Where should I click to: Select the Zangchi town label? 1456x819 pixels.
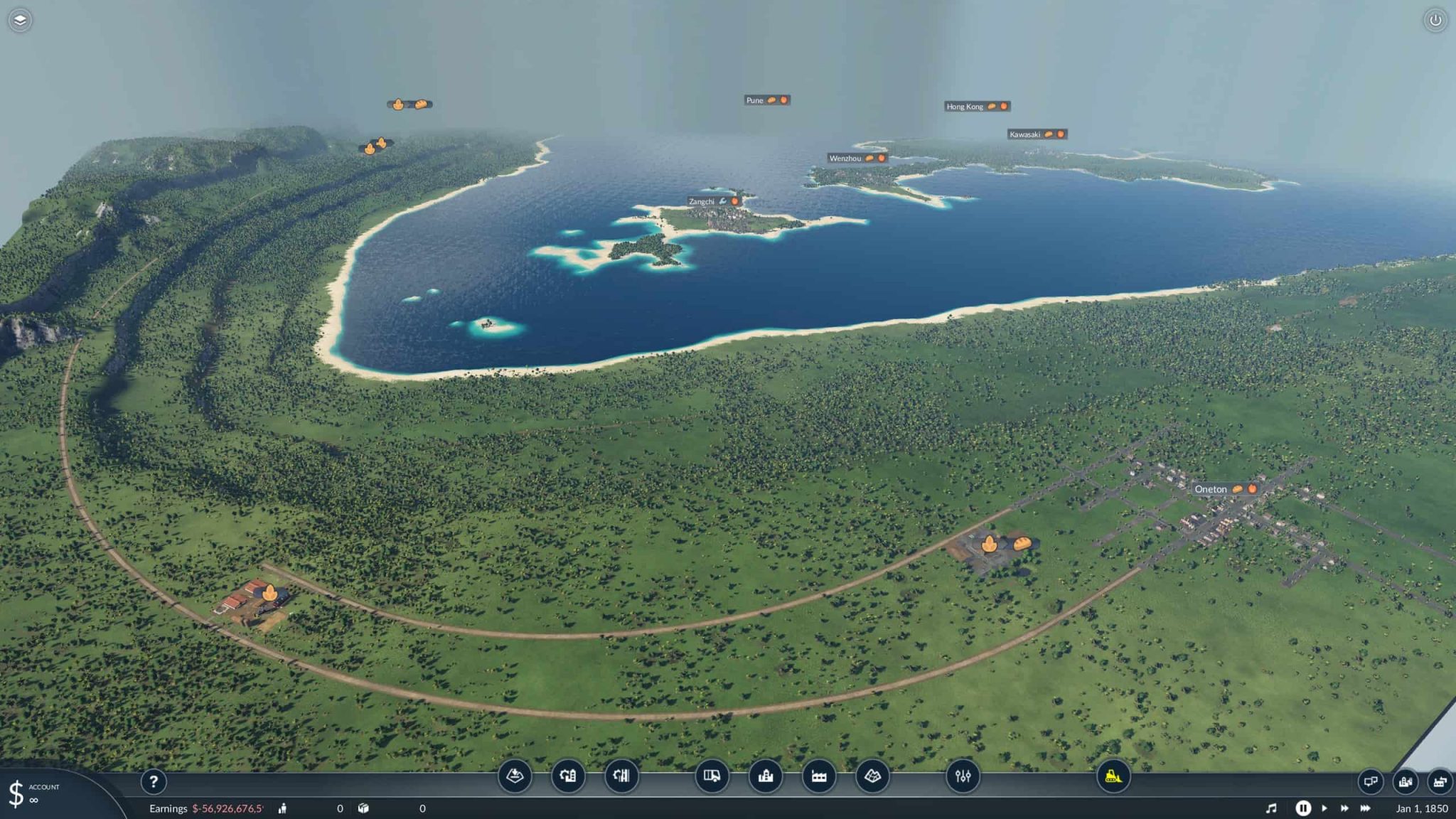click(x=702, y=202)
